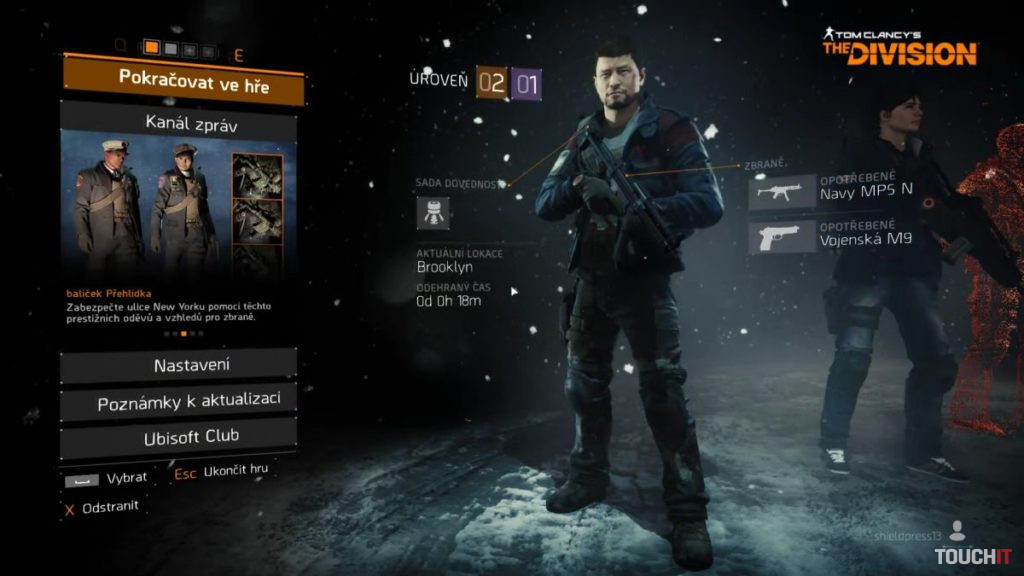Select the orange highlighted character slot

coord(153,48)
